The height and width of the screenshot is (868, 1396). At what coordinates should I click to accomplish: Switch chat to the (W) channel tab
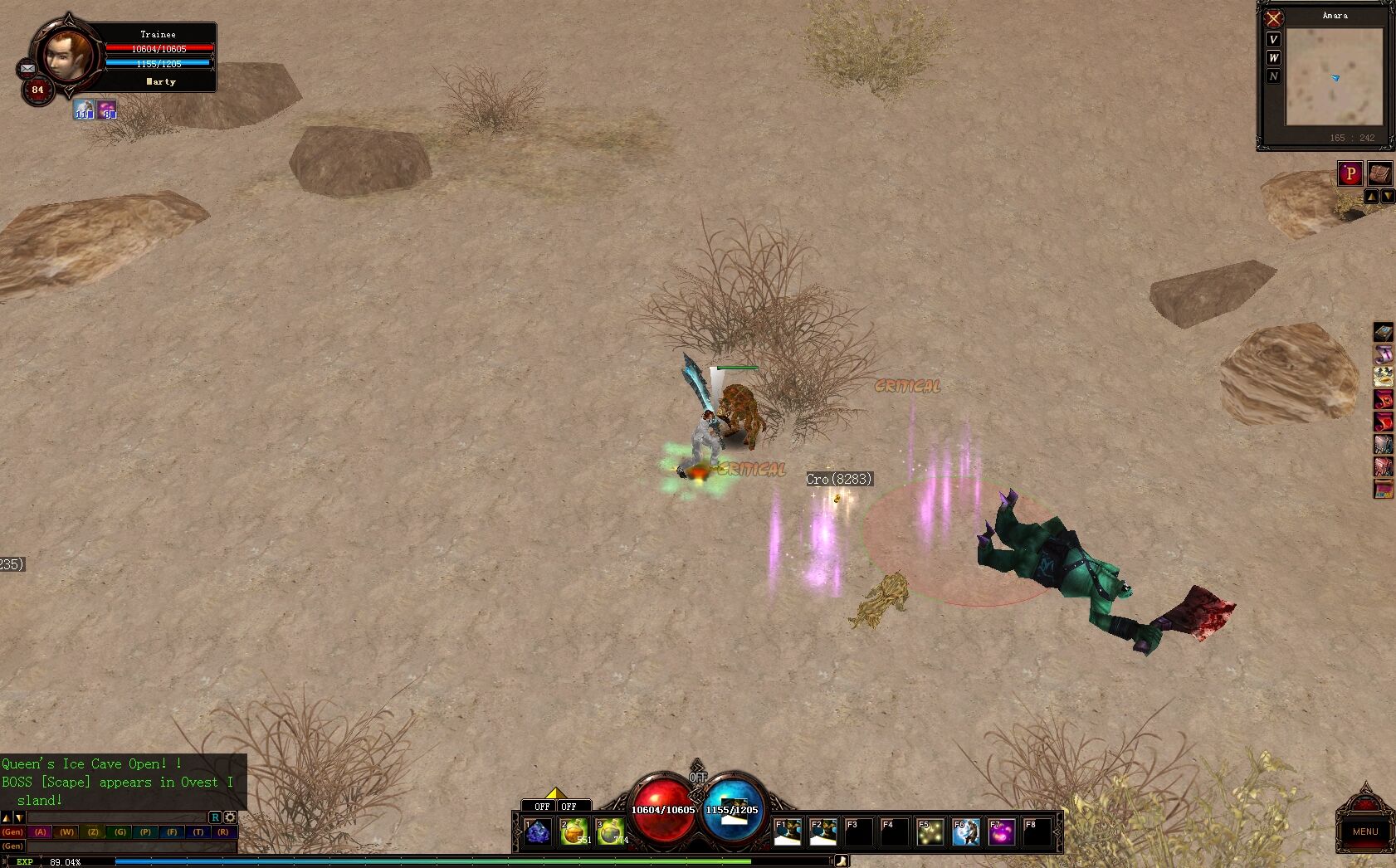click(x=67, y=831)
